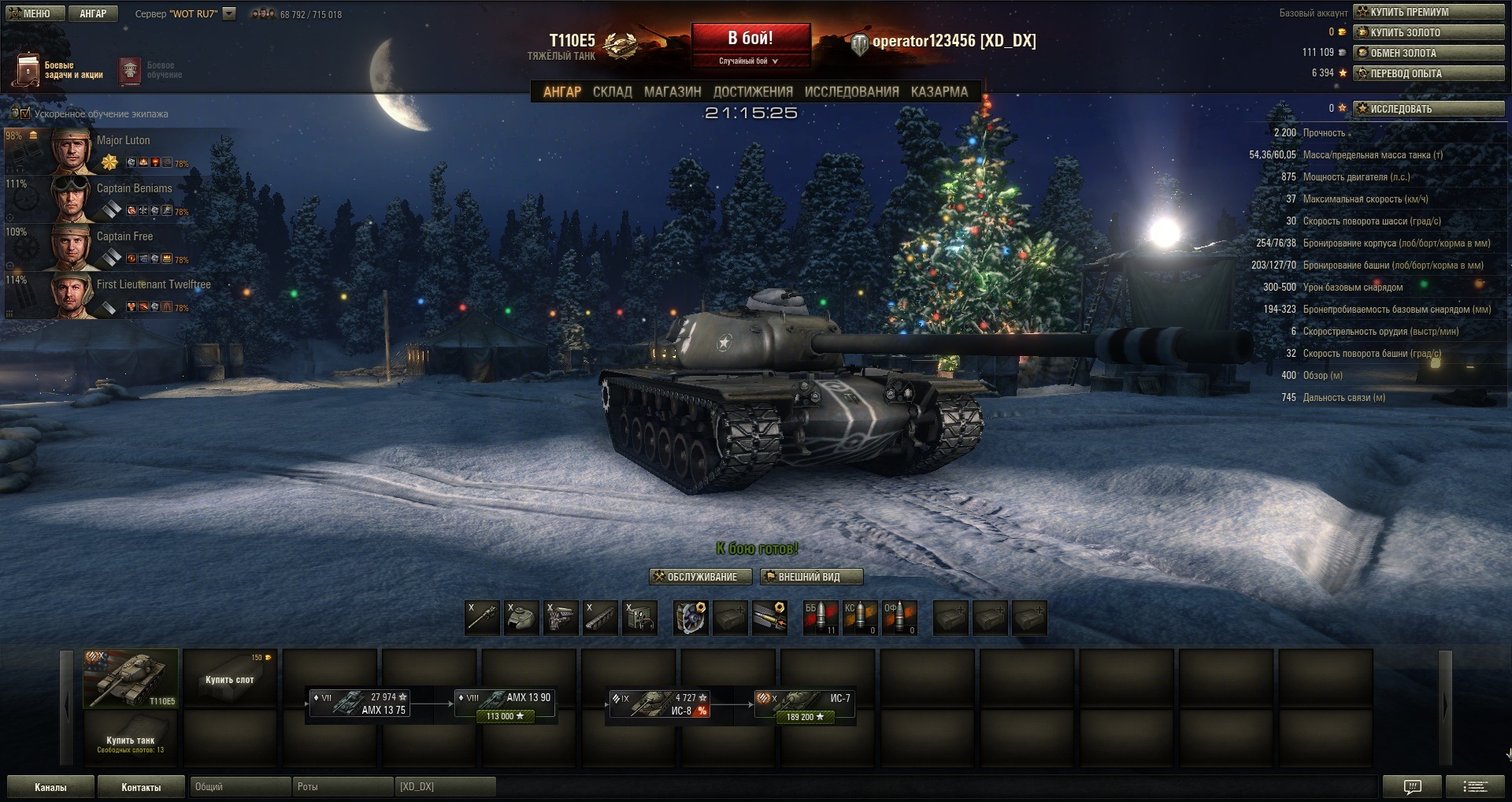Select the T110E5 tank in carousel

(131, 678)
